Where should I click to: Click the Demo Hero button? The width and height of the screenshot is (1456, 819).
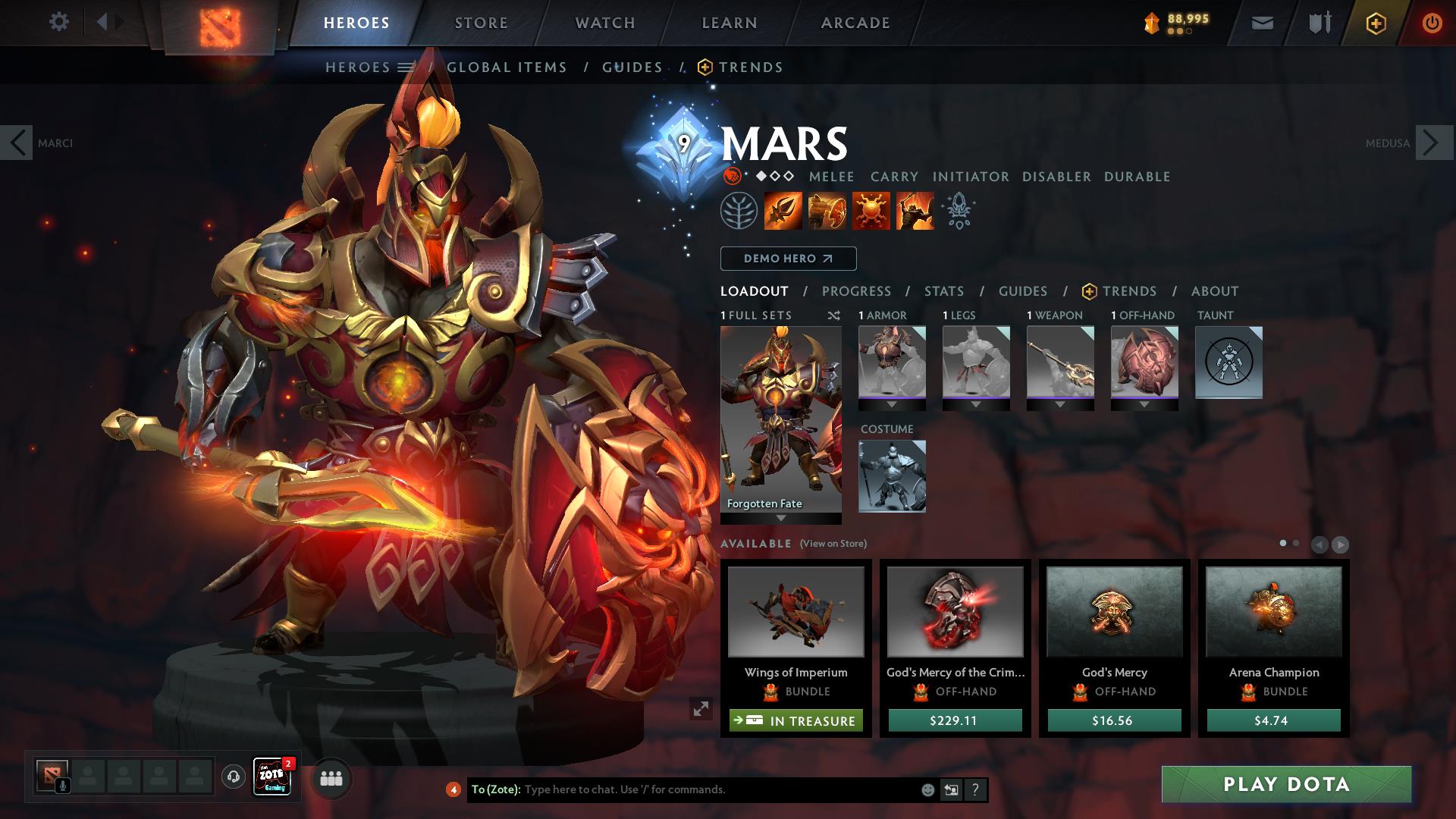pos(788,259)
